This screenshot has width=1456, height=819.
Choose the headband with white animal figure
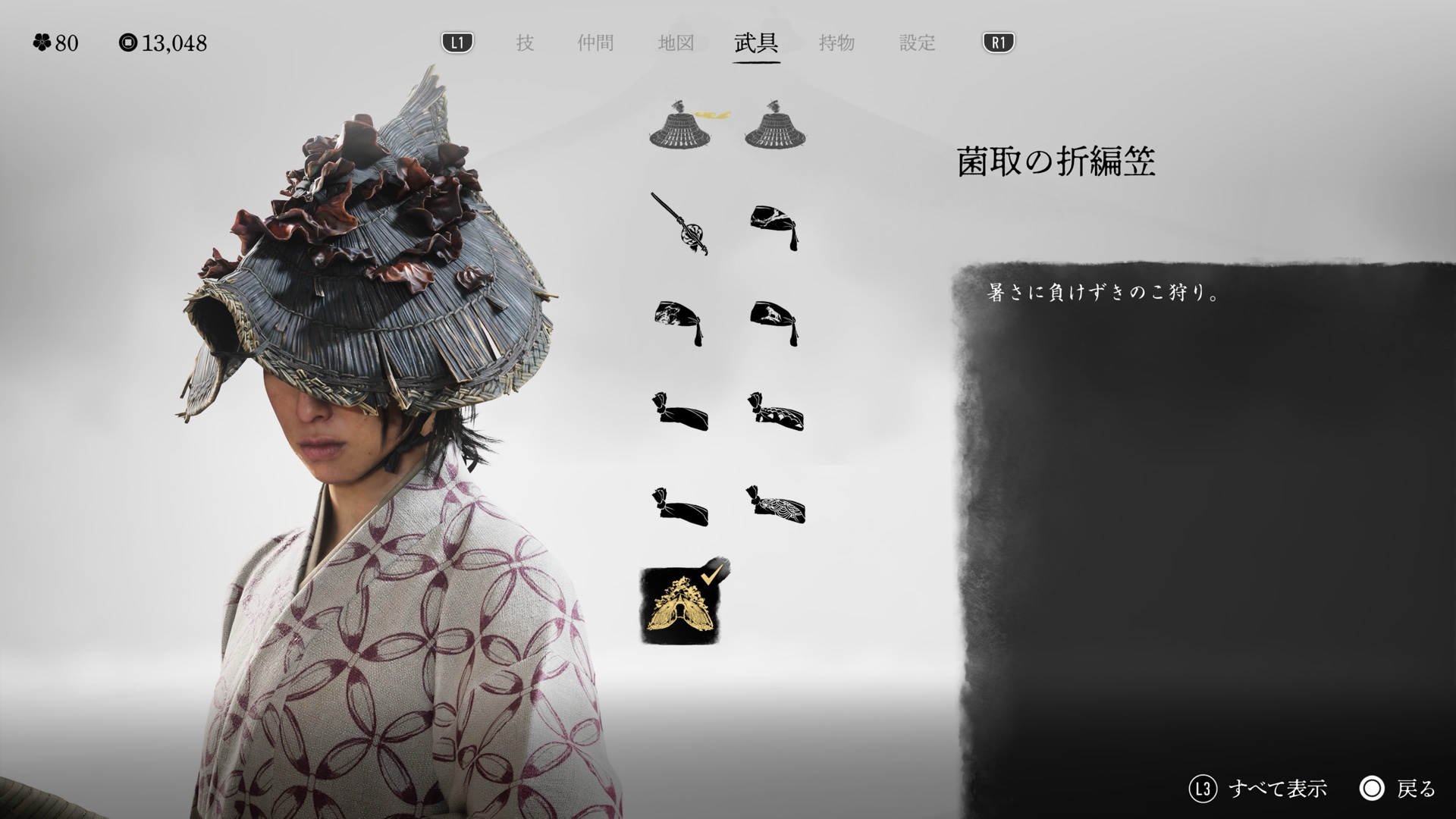point(774,322)
